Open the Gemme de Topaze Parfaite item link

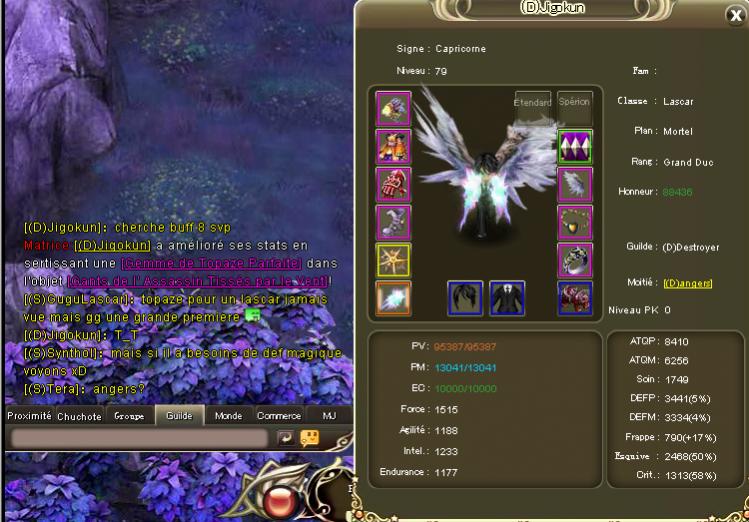click(x=211, y=263)
